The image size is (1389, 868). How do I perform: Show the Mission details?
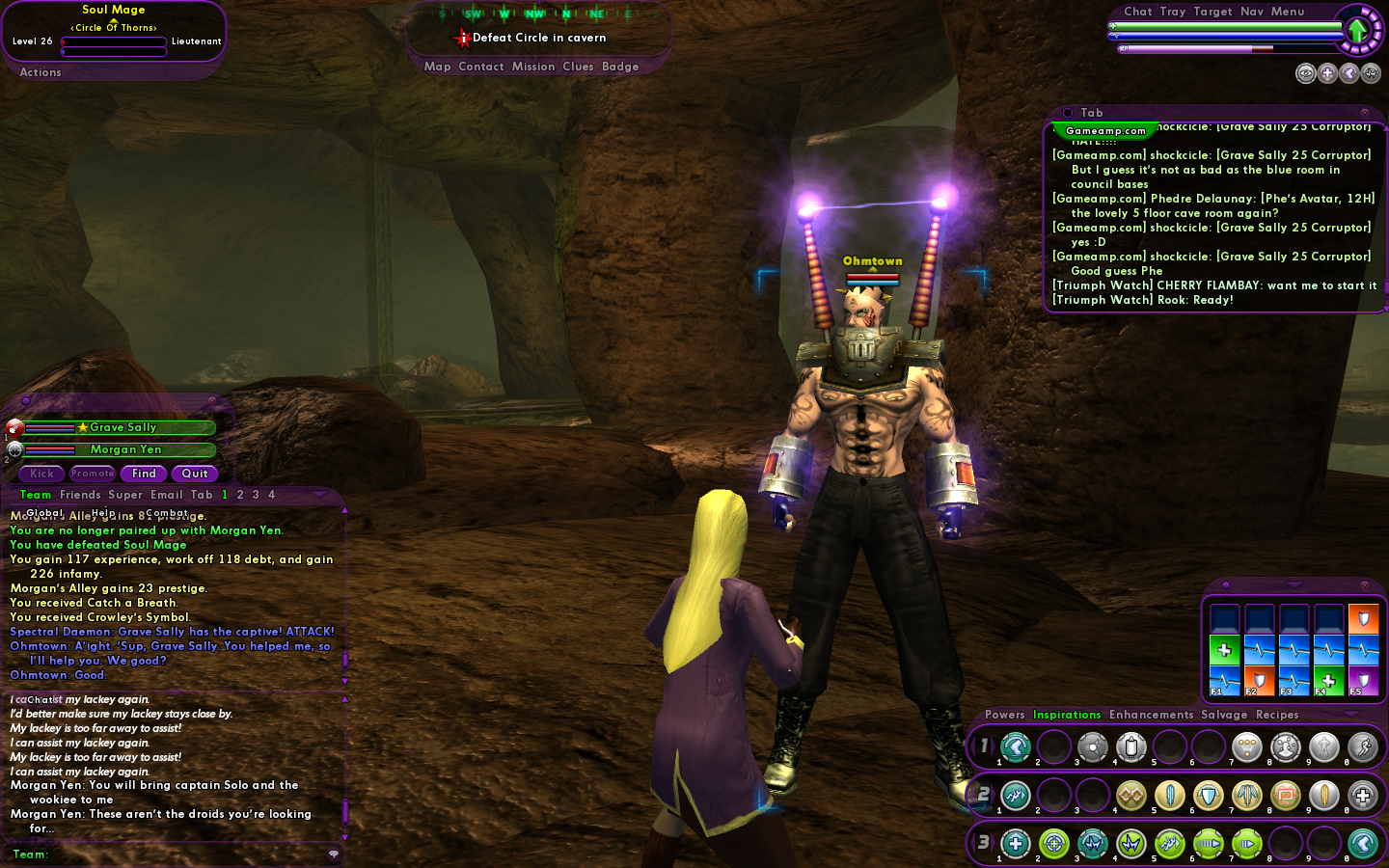pos(533,67)
